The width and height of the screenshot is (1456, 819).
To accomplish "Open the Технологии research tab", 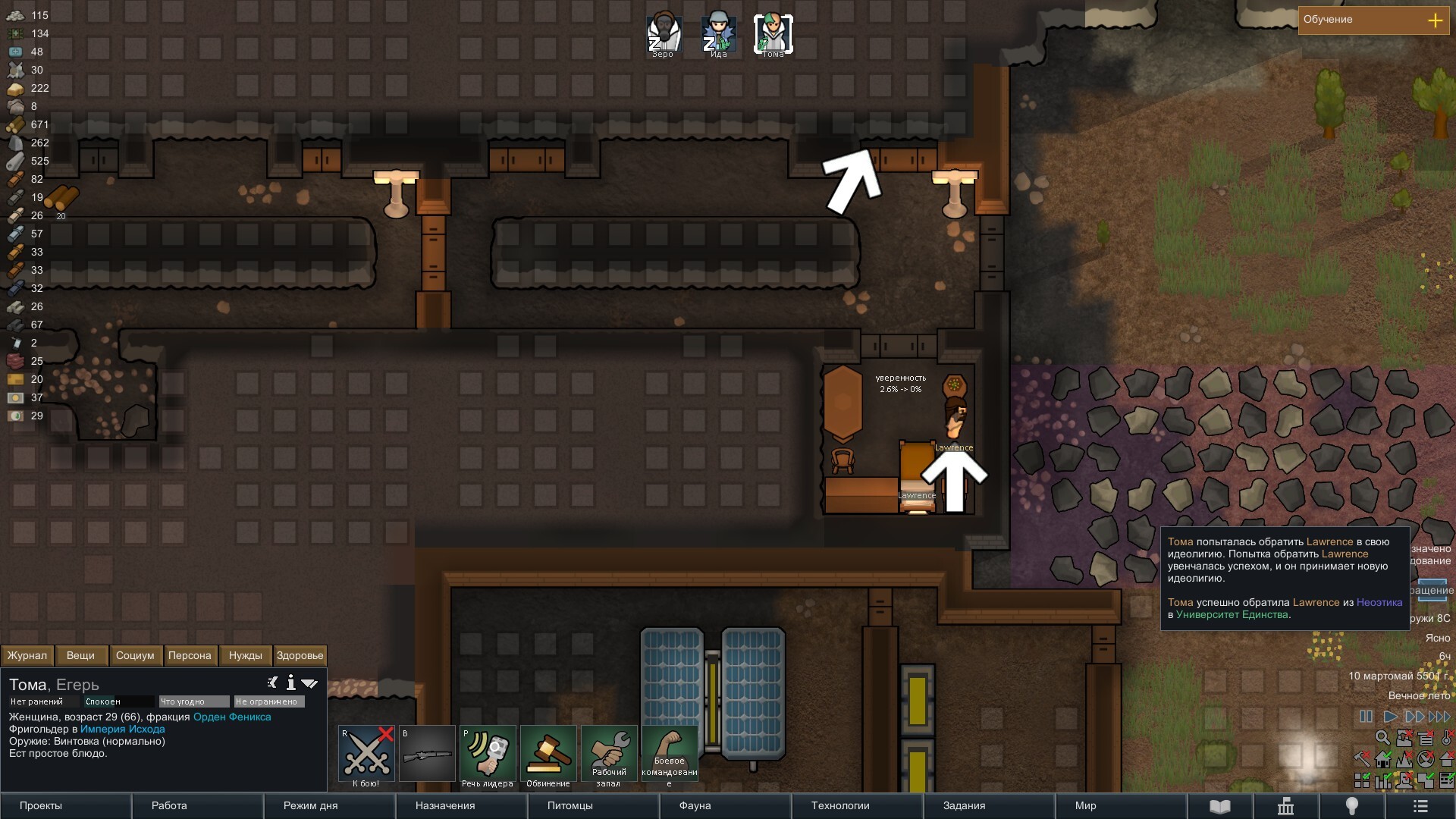I will coord(857,806).
